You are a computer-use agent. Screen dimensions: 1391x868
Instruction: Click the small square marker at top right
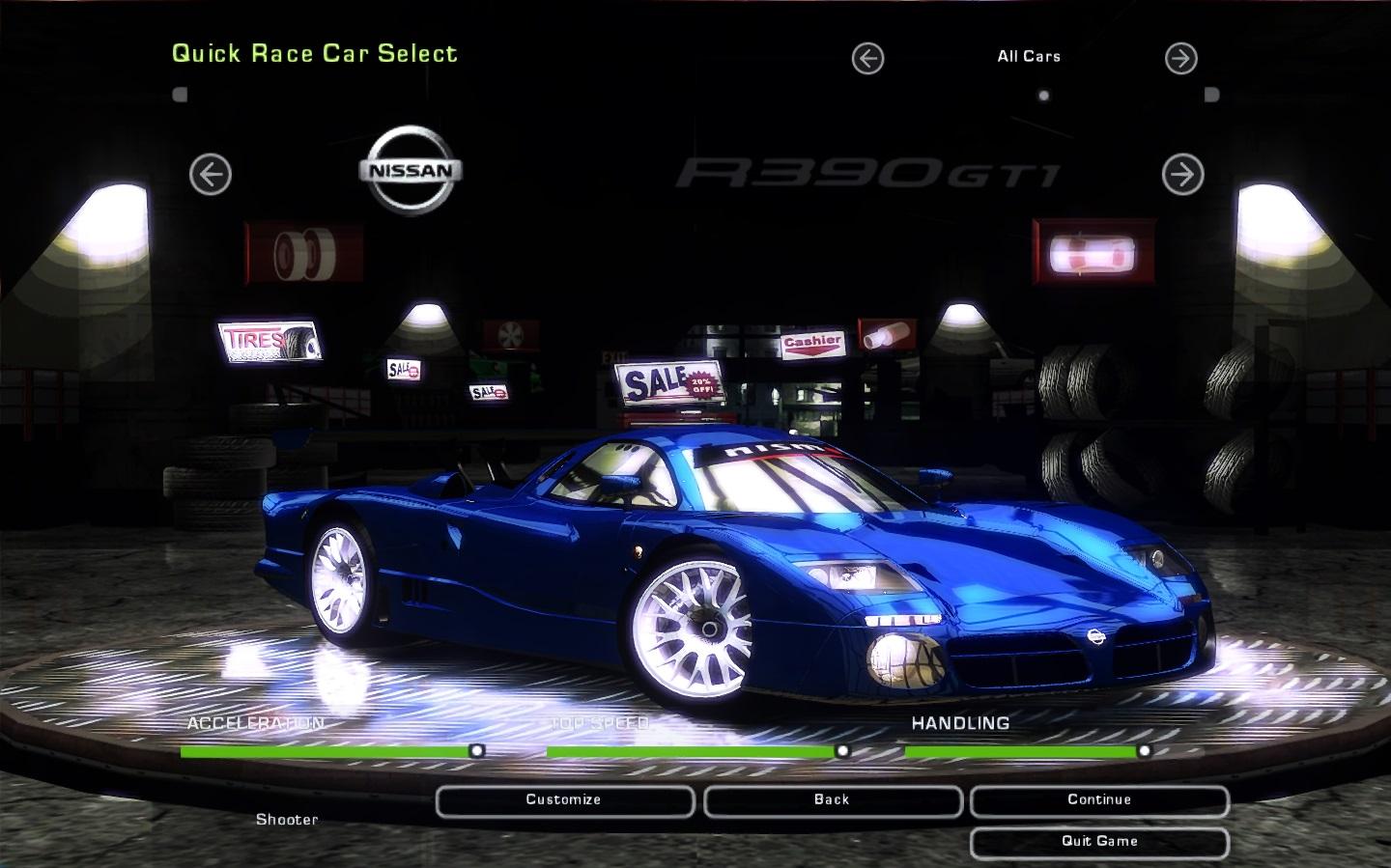[1211, 93]
